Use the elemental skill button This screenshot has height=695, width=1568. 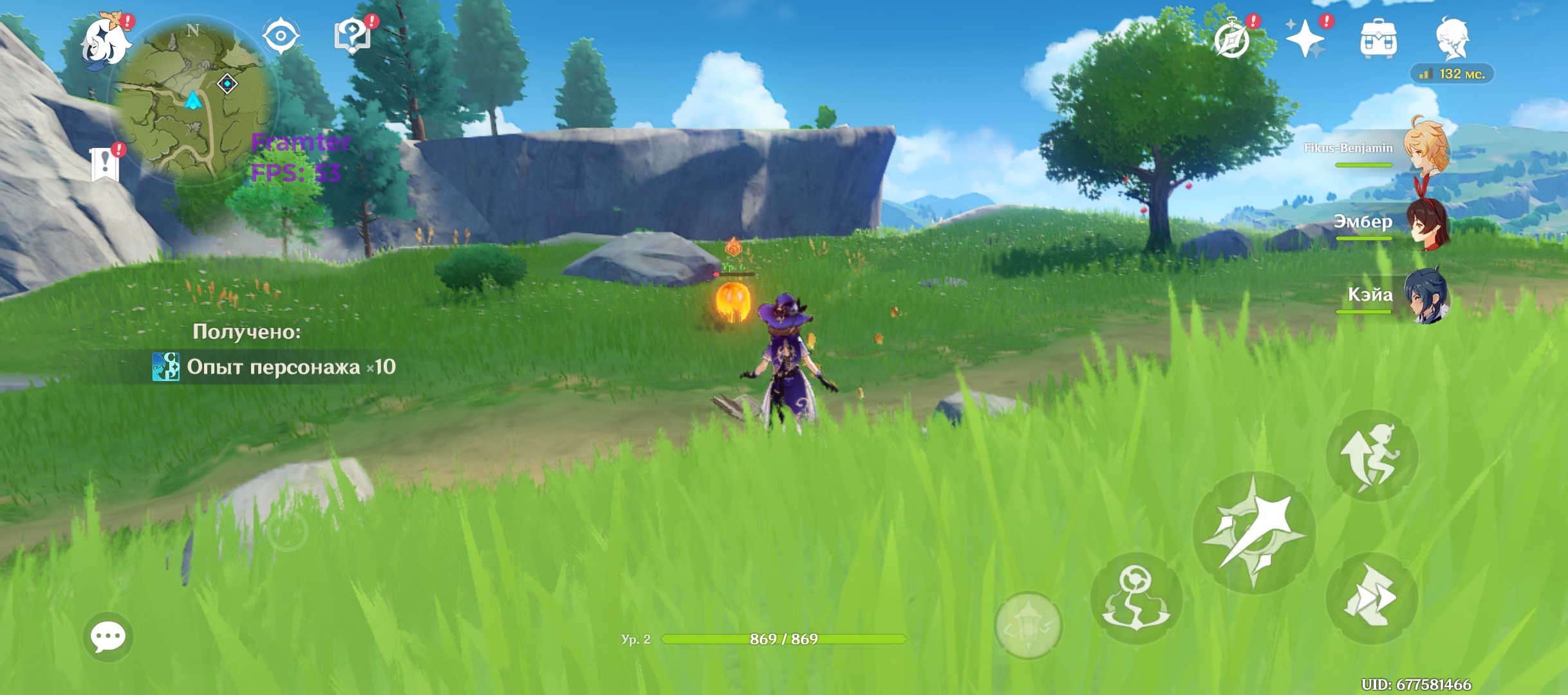(1136, 598)
